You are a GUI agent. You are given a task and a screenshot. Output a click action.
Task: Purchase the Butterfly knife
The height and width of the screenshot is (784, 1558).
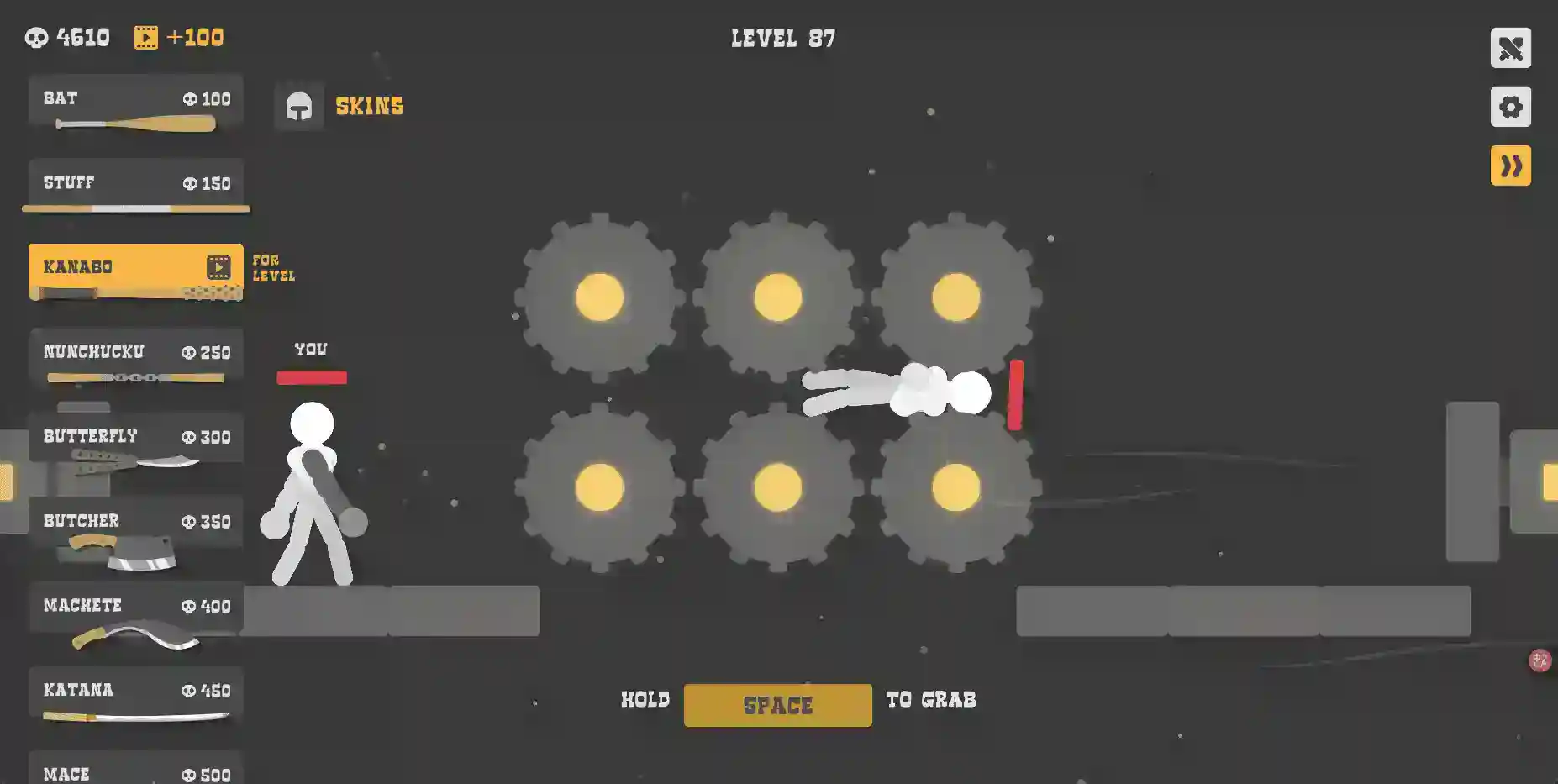135,441
